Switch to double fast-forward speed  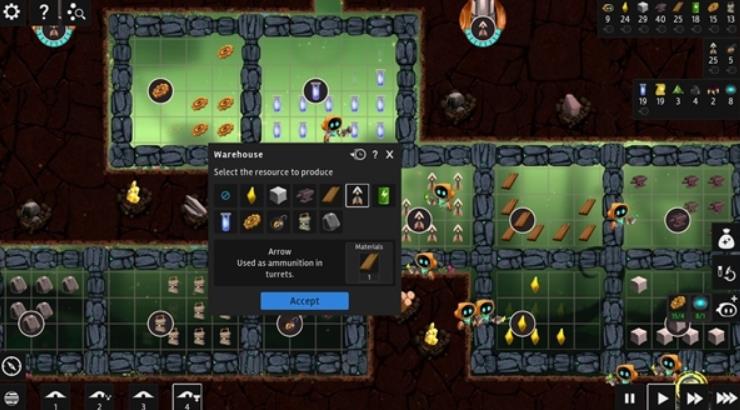tap(693, 398)
